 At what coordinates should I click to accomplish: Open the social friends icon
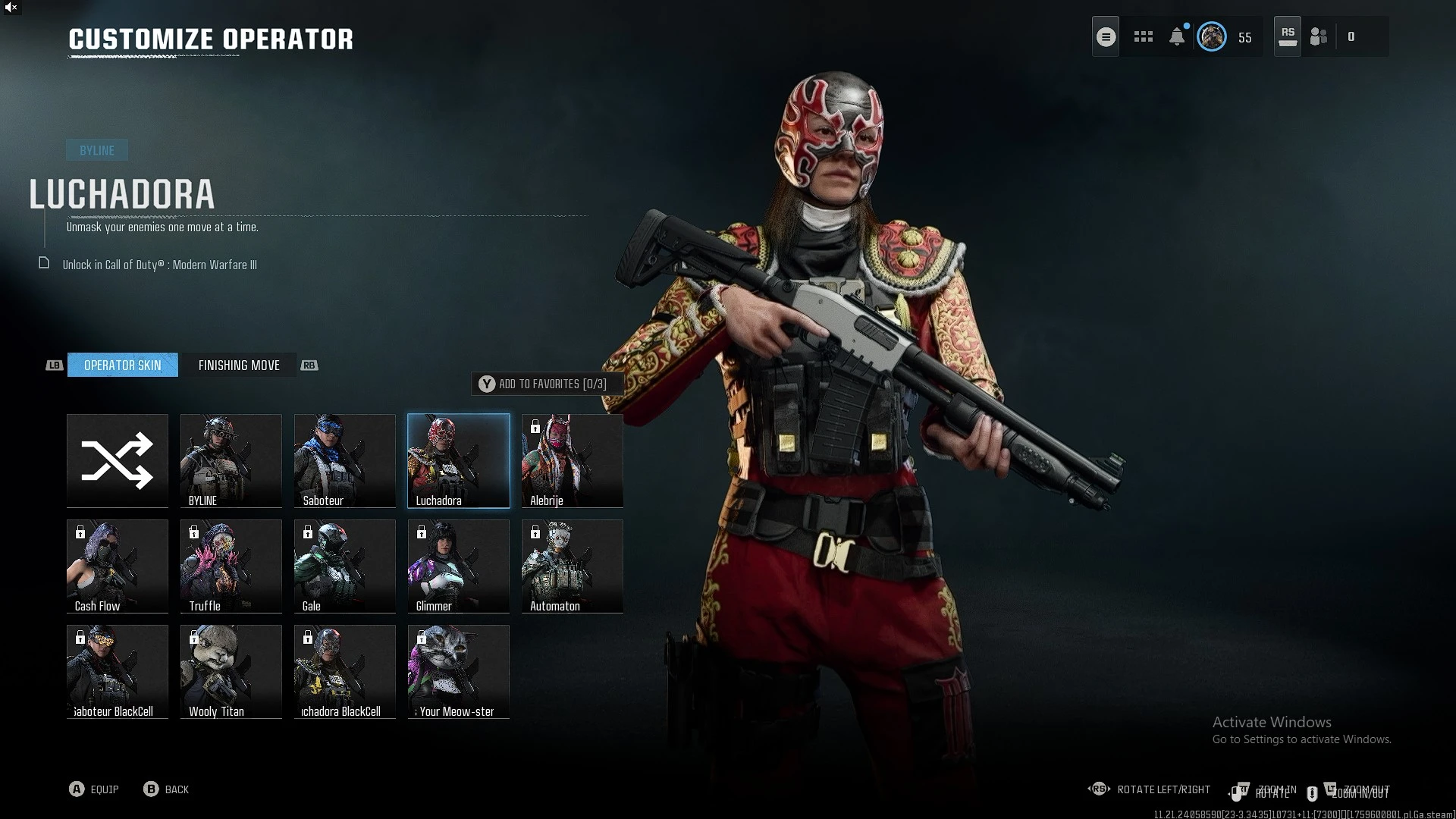1319,37
